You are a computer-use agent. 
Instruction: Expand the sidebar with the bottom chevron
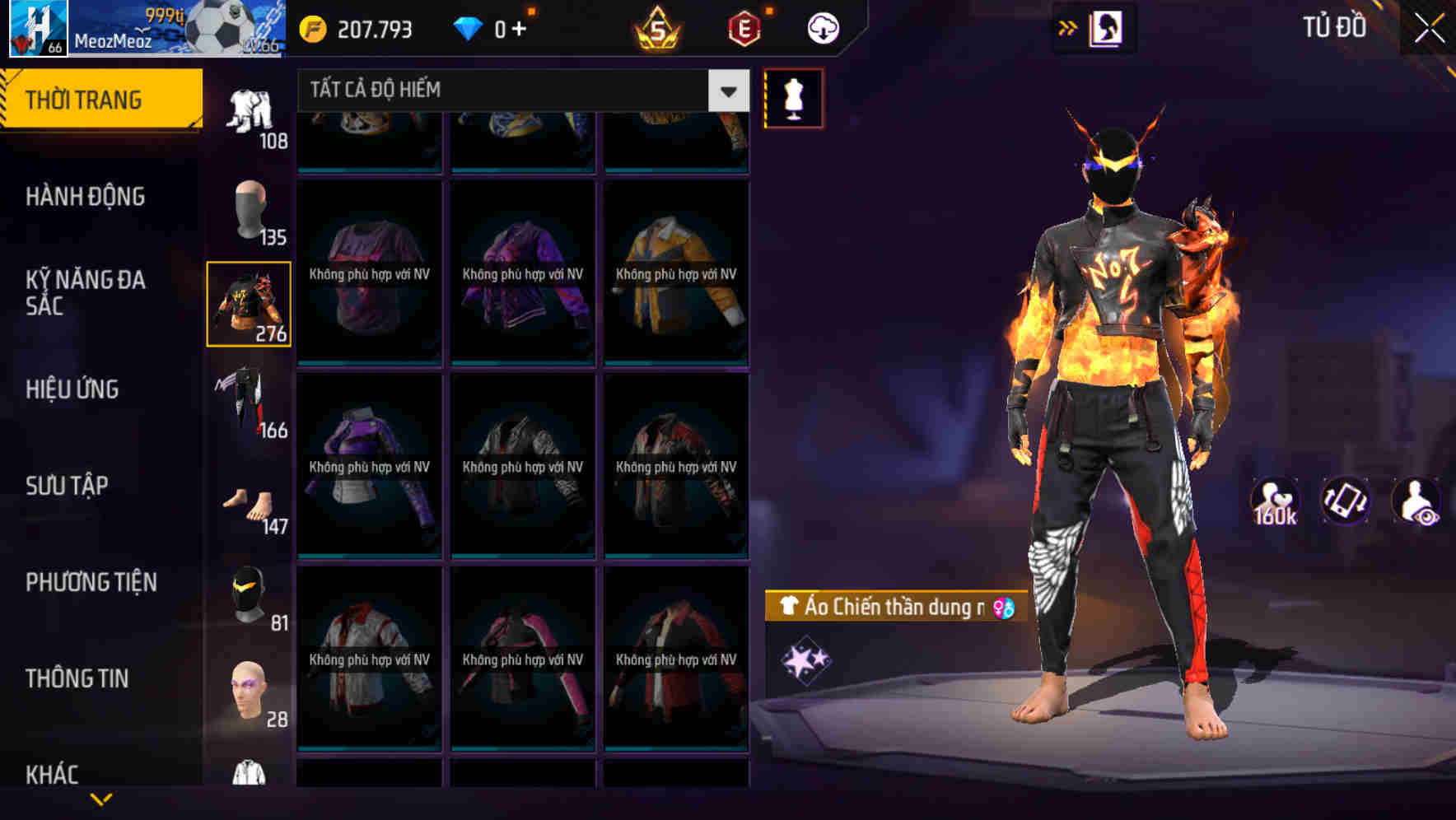[101, 797]
